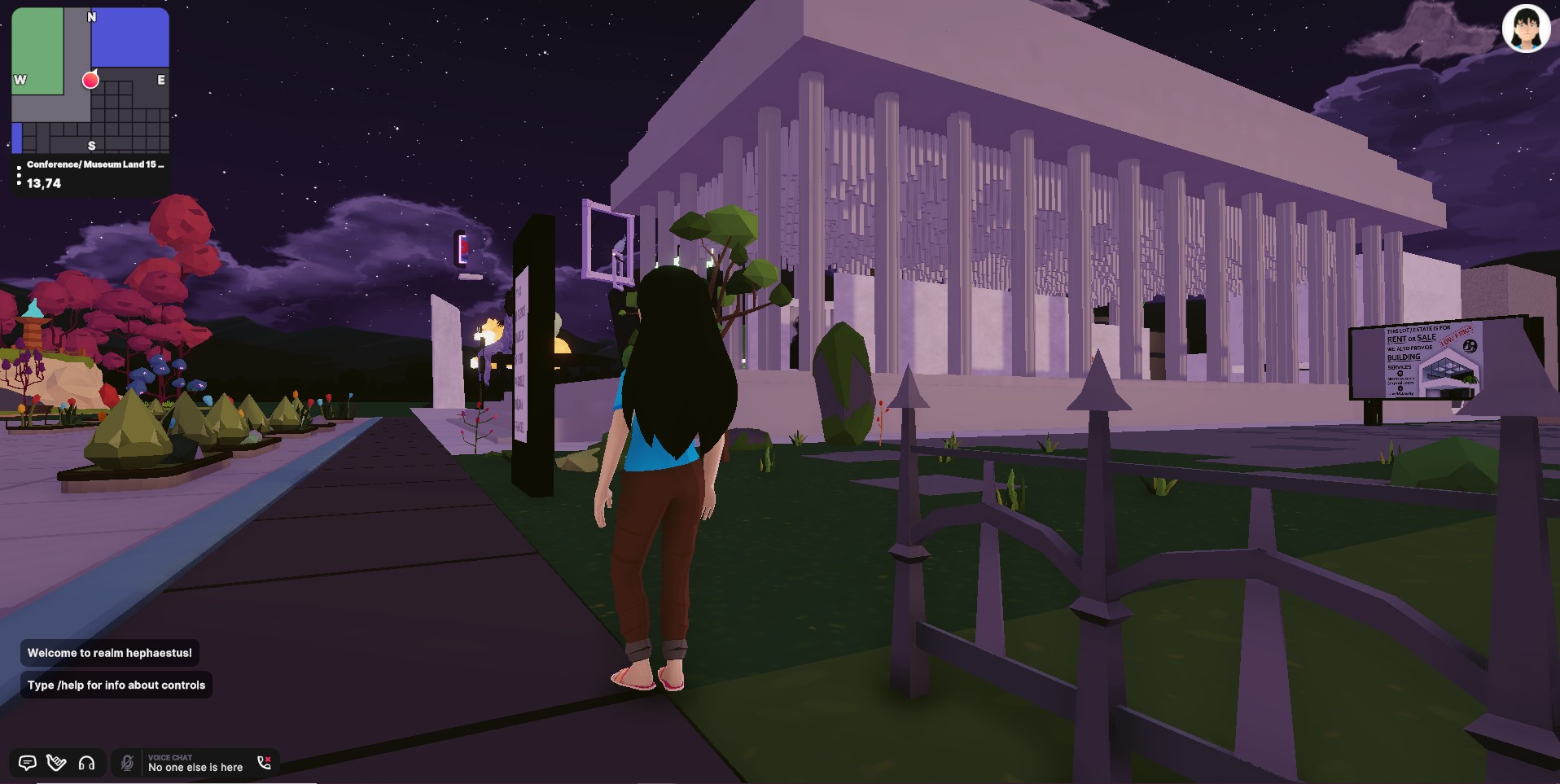Toggle the muted microphone icon
Image resolution: width=1560 pixels, height=784 pixels.
pos(127,763)
